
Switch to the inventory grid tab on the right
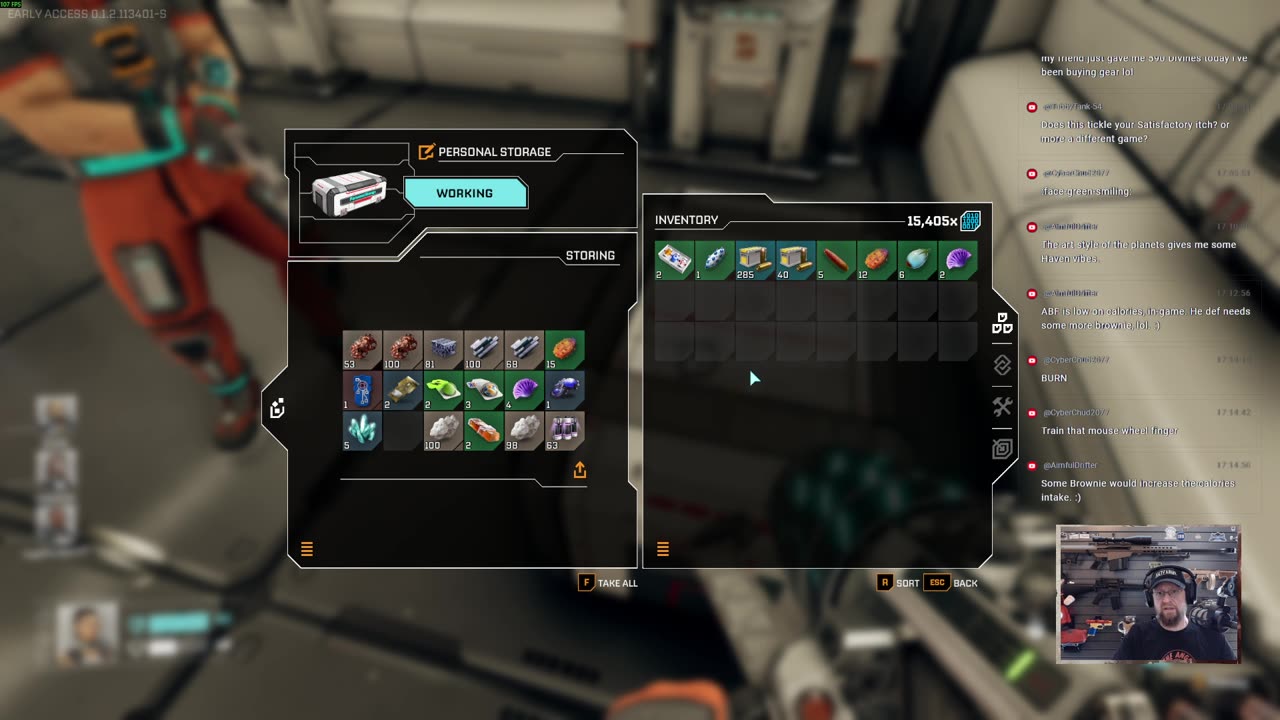tap(1002, 324)
